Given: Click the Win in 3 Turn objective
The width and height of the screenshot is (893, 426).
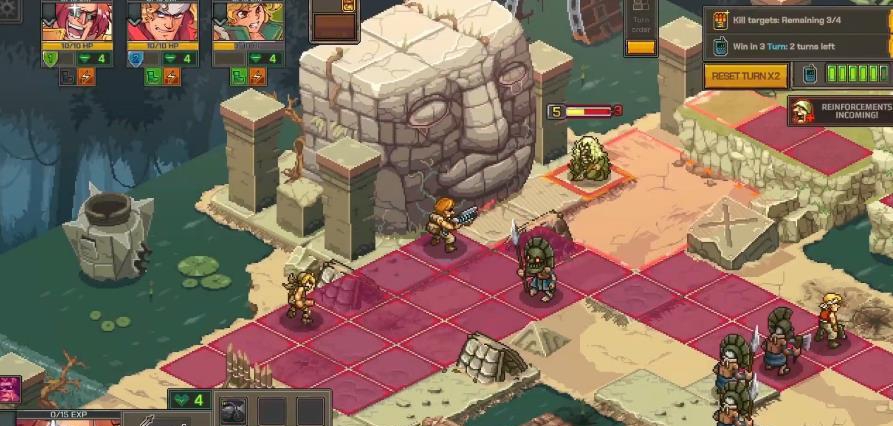Looking at the screenshot, I should (x=800, y=46).
